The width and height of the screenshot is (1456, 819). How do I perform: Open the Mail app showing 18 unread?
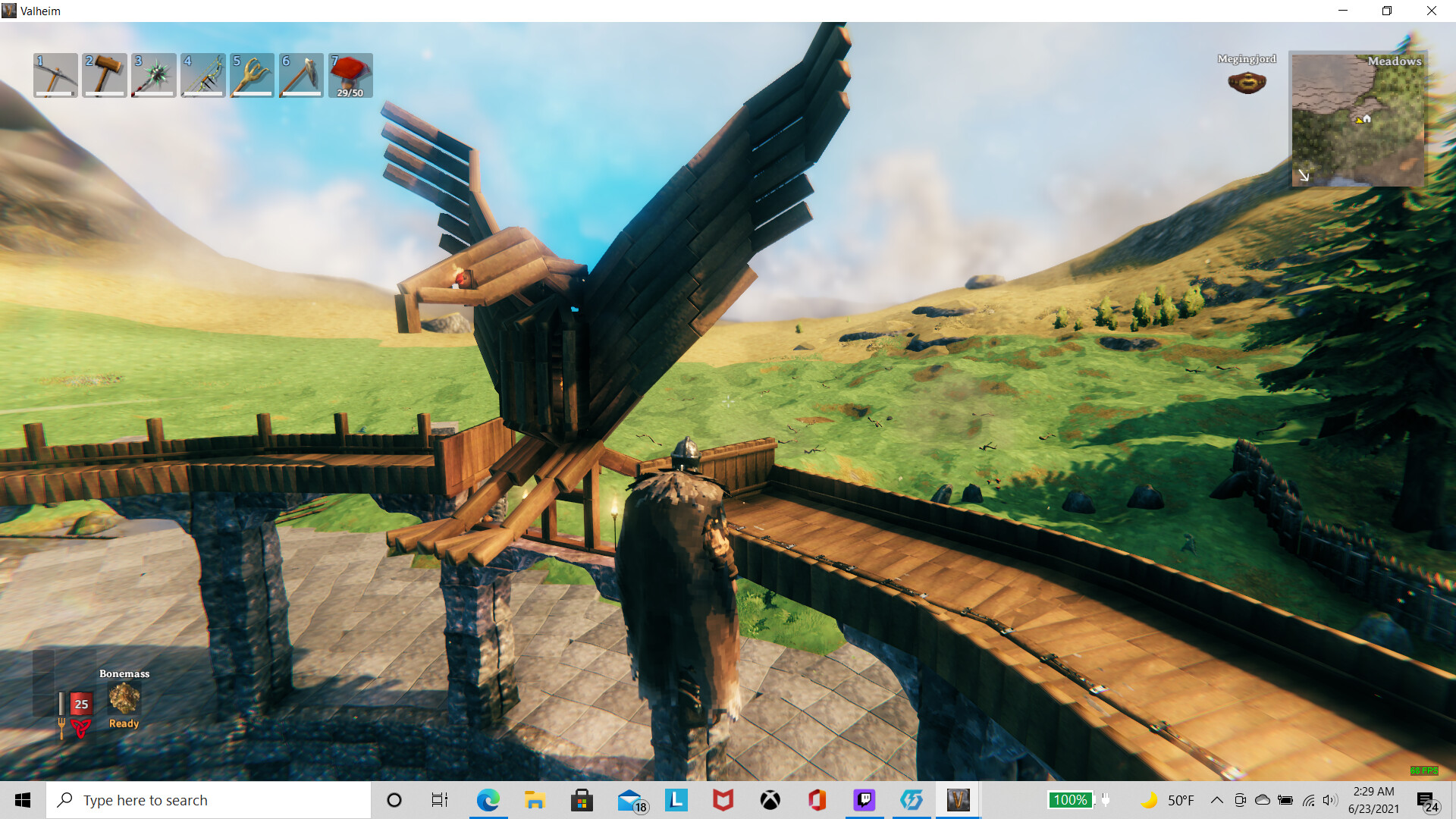tap(629, 799)
